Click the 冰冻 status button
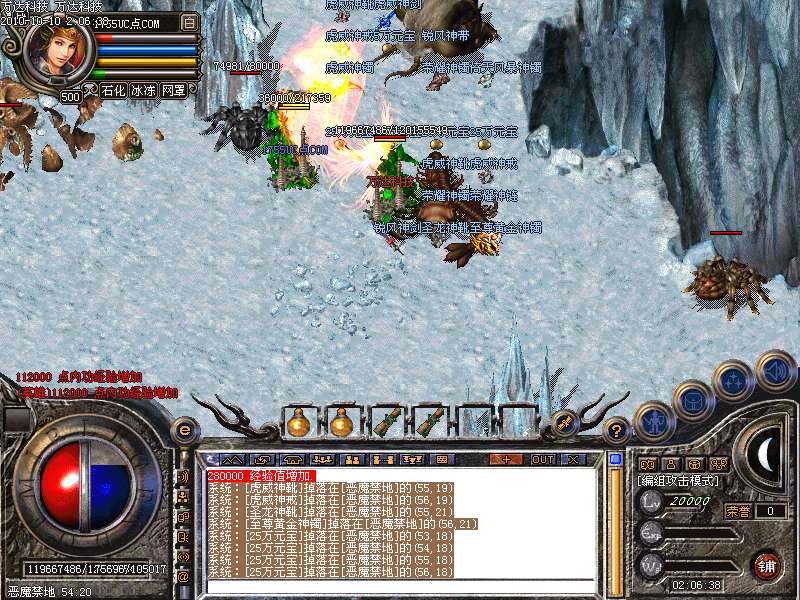Image resolution: width=800 pixels, height=600 pixels. point(143,90)
